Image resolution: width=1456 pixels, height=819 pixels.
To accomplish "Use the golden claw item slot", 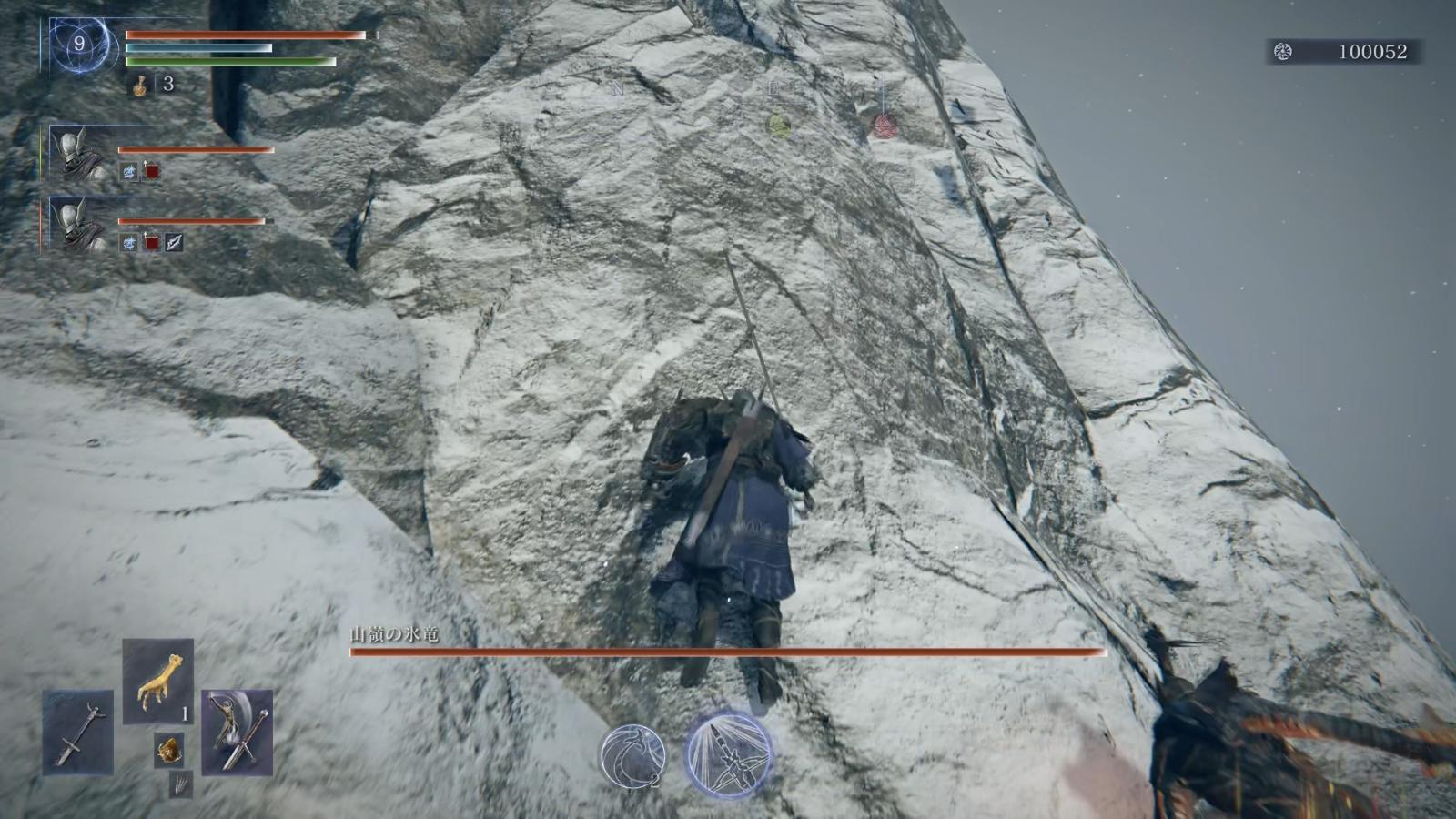I will coord(157,682).
